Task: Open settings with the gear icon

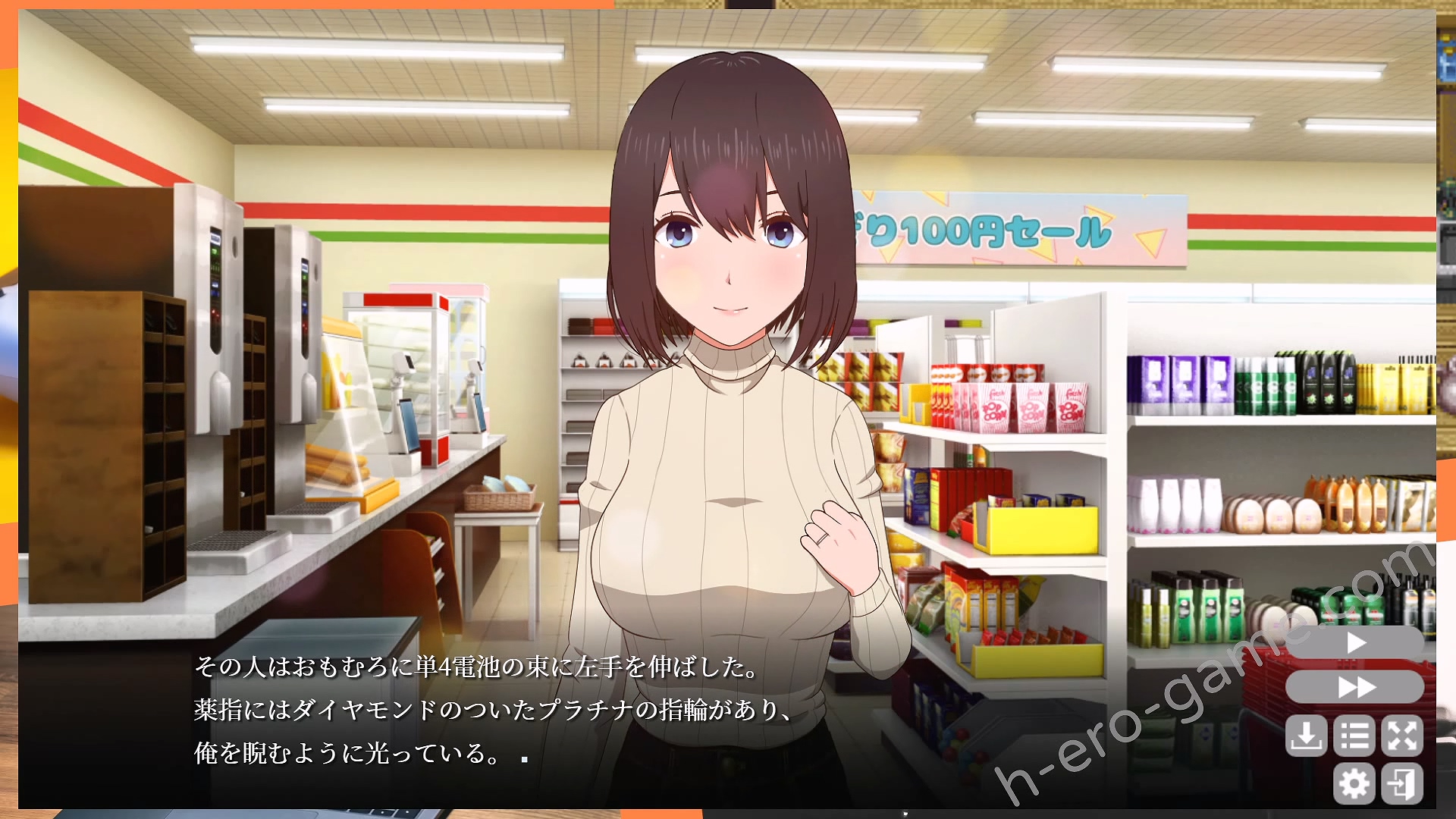Action: point(1354,783)
